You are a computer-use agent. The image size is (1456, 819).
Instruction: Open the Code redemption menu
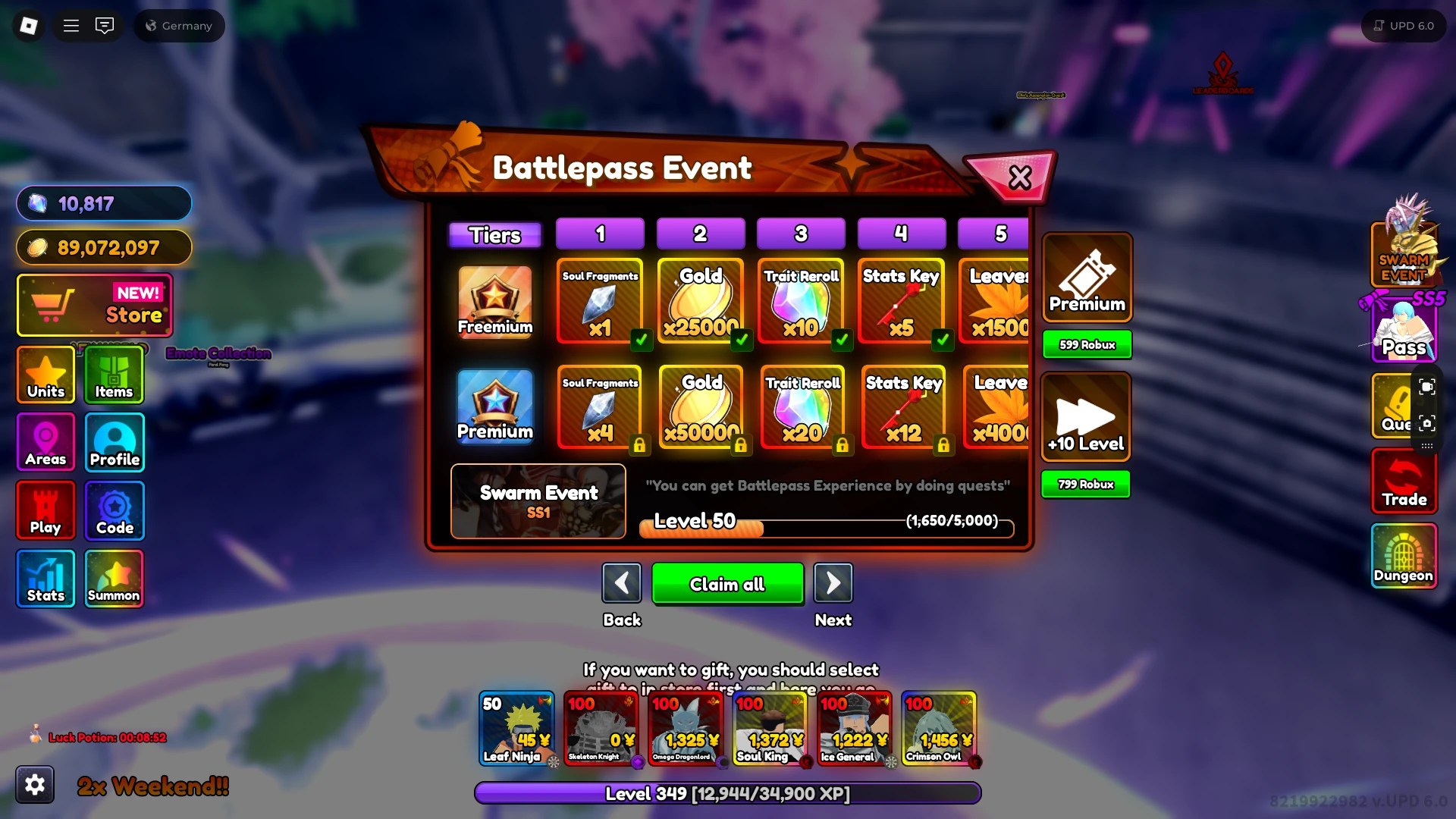pos(114,510)
